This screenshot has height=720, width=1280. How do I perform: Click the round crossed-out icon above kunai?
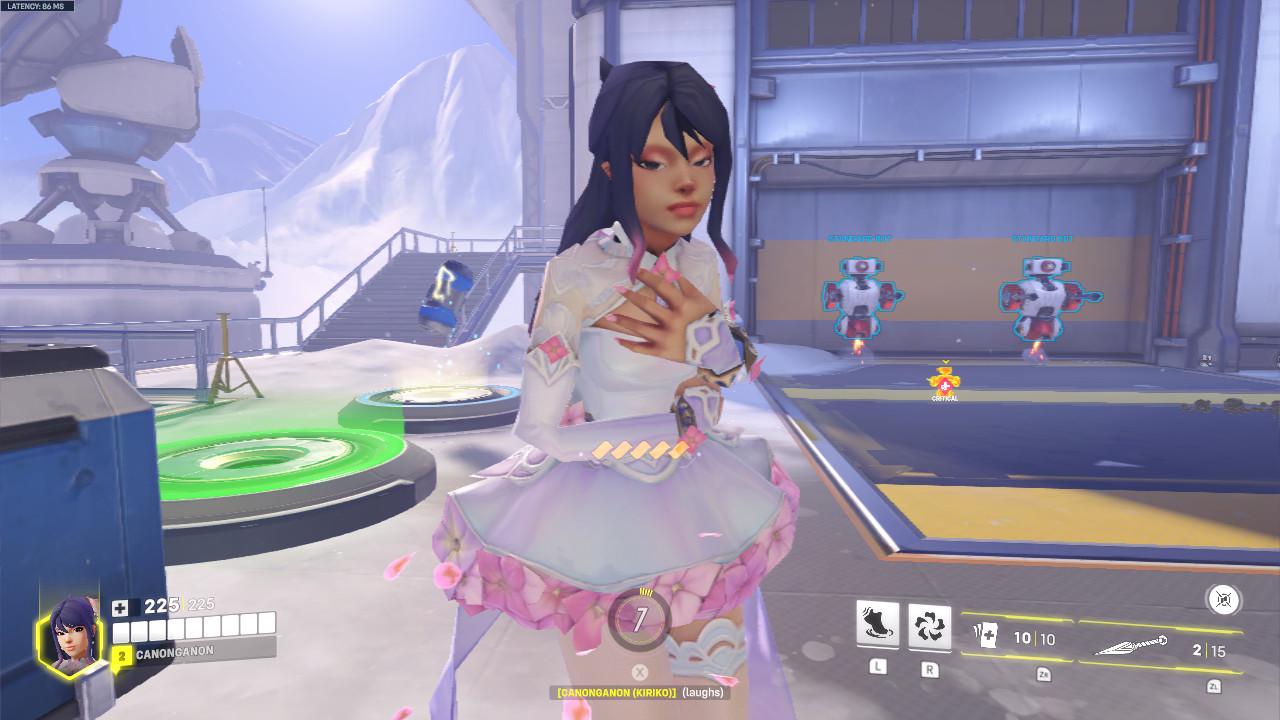point(1224,600)
